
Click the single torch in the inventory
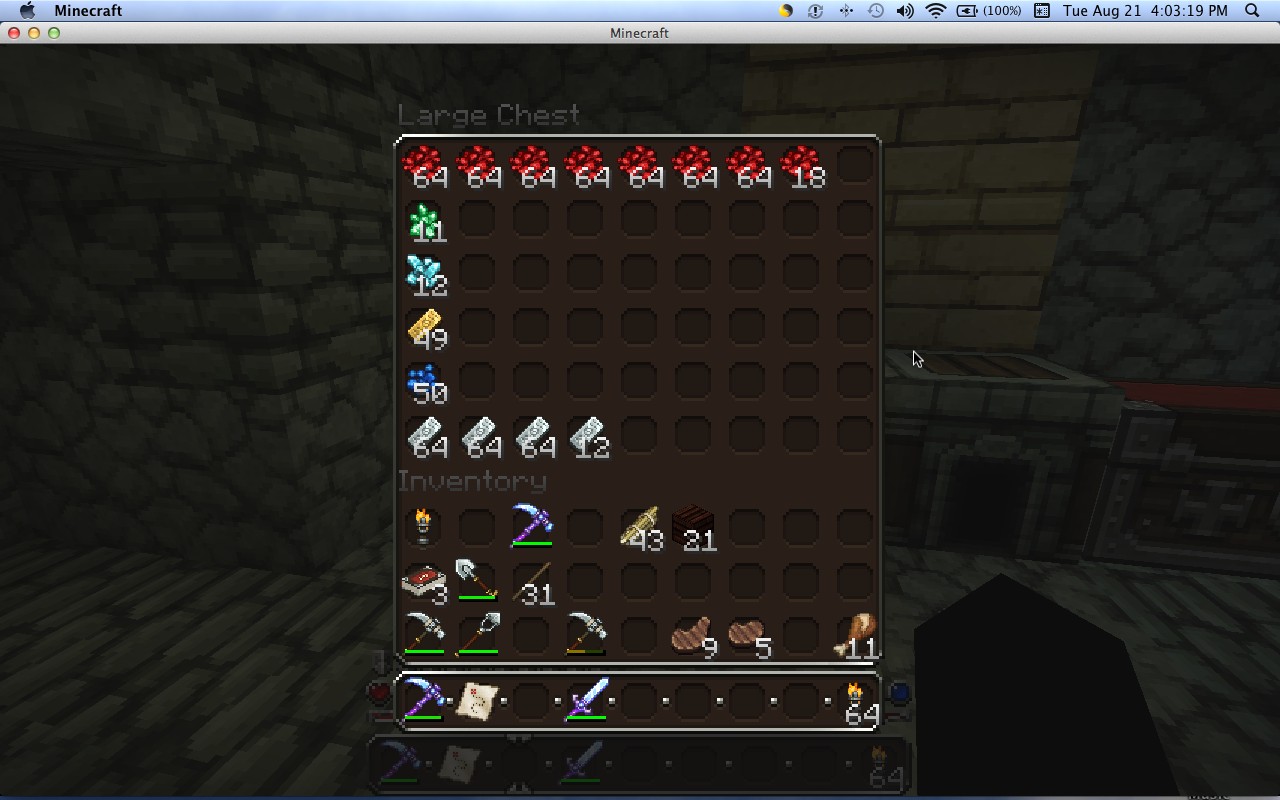[x=424, y=527]
